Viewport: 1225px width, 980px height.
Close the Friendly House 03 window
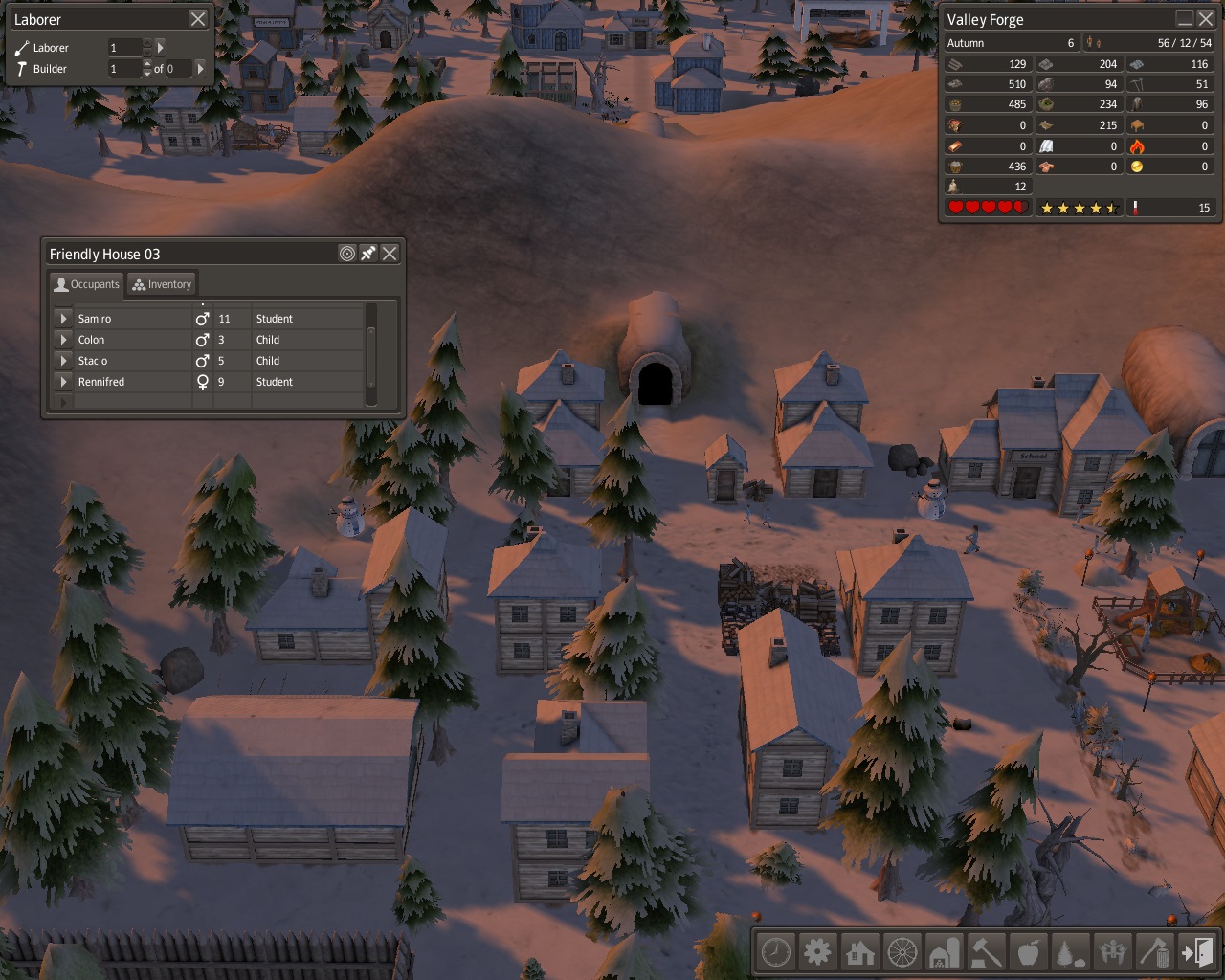(x=390, y=254)
